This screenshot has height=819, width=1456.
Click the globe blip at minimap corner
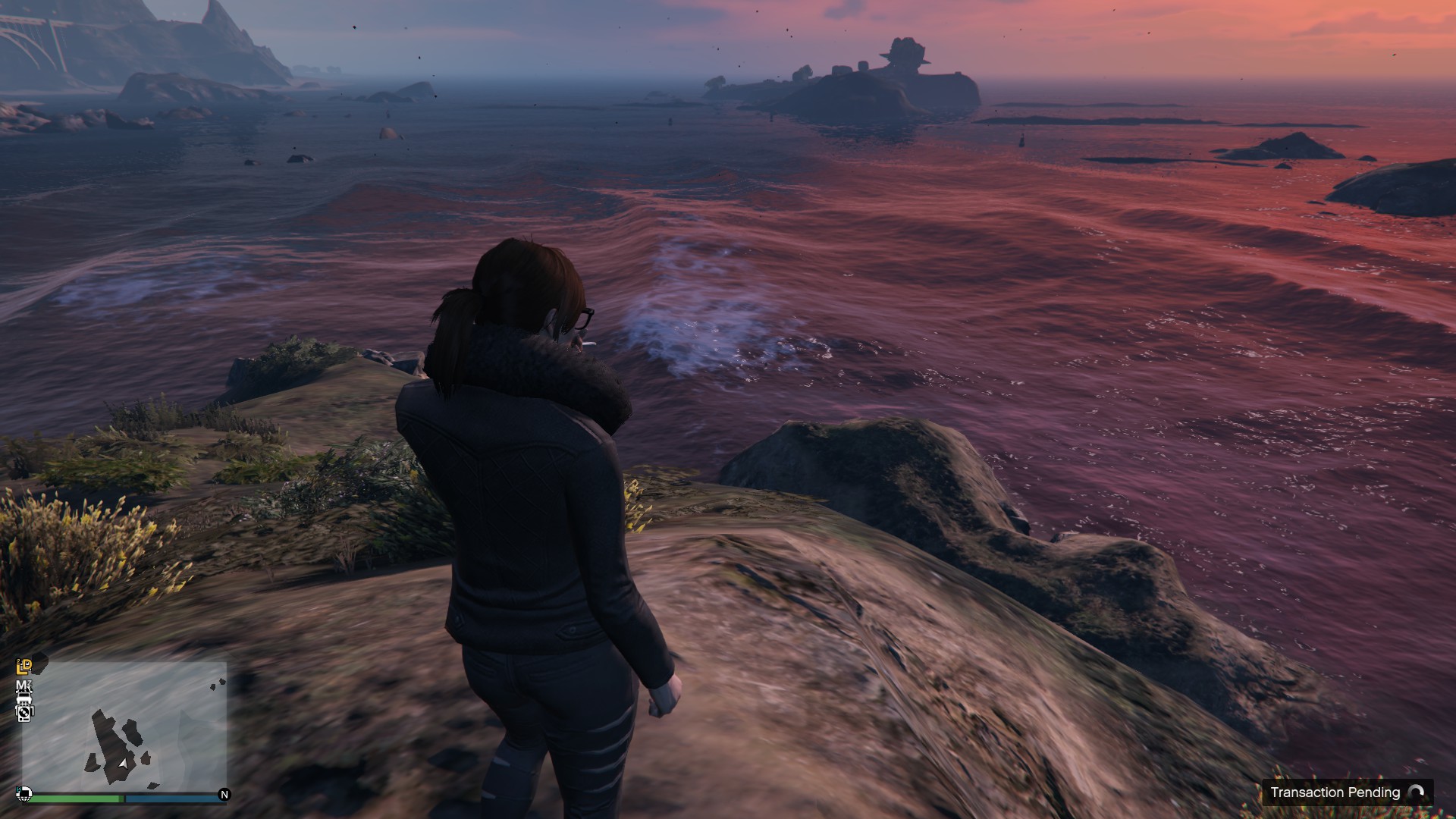pos(24,794)
